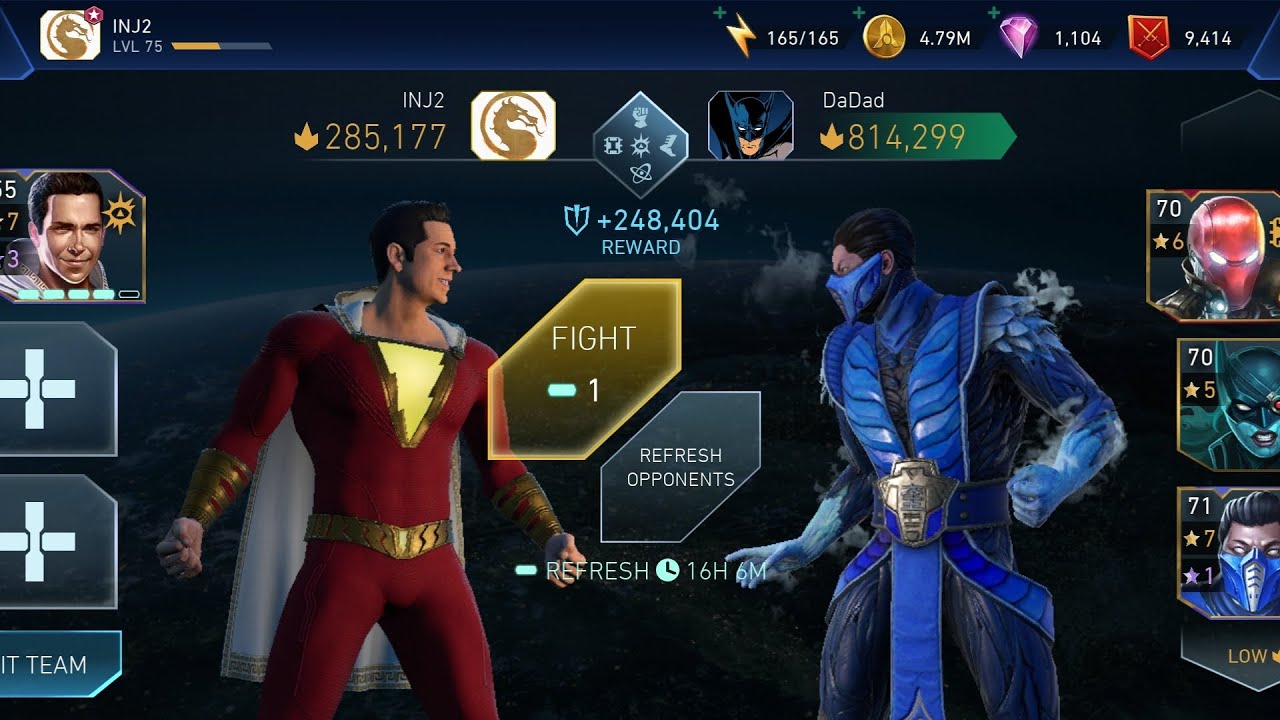Viewport: 1280px width, 720px height.
Task: Select the Shazam team portrait
Action: [x=75, y=237]
